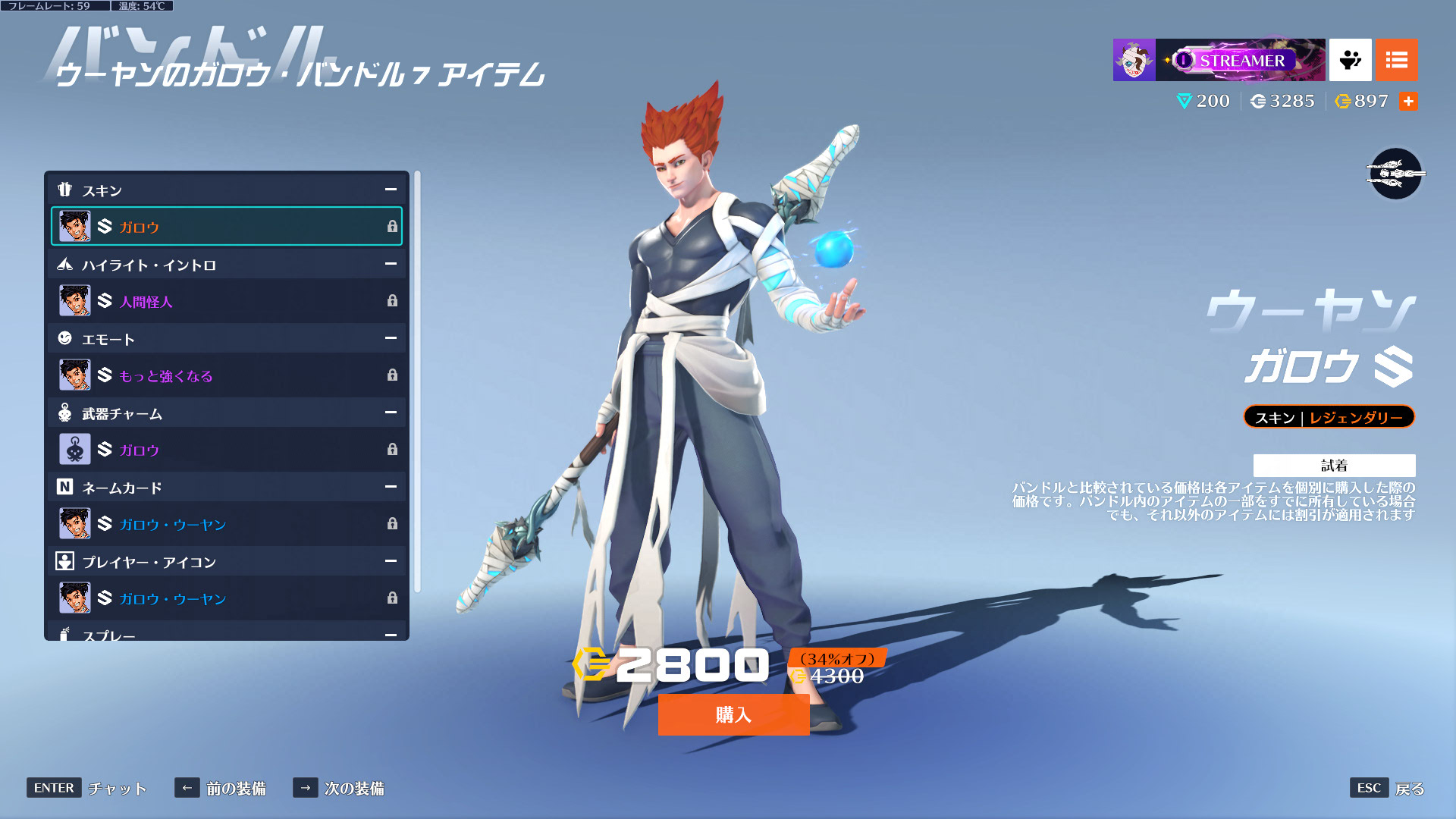Open the STREAMER player profile banner
Image resolution: width=1456 pixels, height=819 pixels.
[1219, 60]
